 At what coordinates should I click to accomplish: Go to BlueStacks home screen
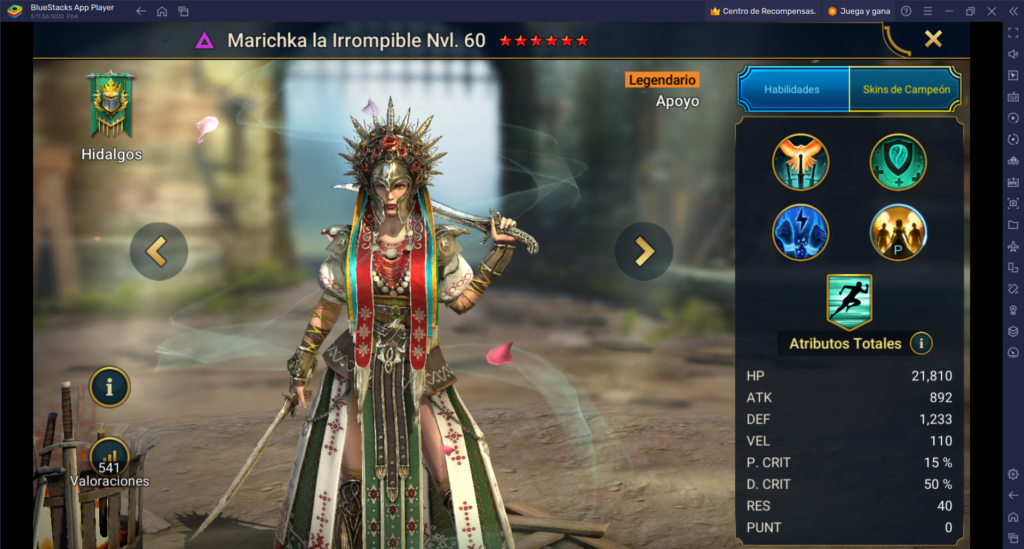point(162,11)
